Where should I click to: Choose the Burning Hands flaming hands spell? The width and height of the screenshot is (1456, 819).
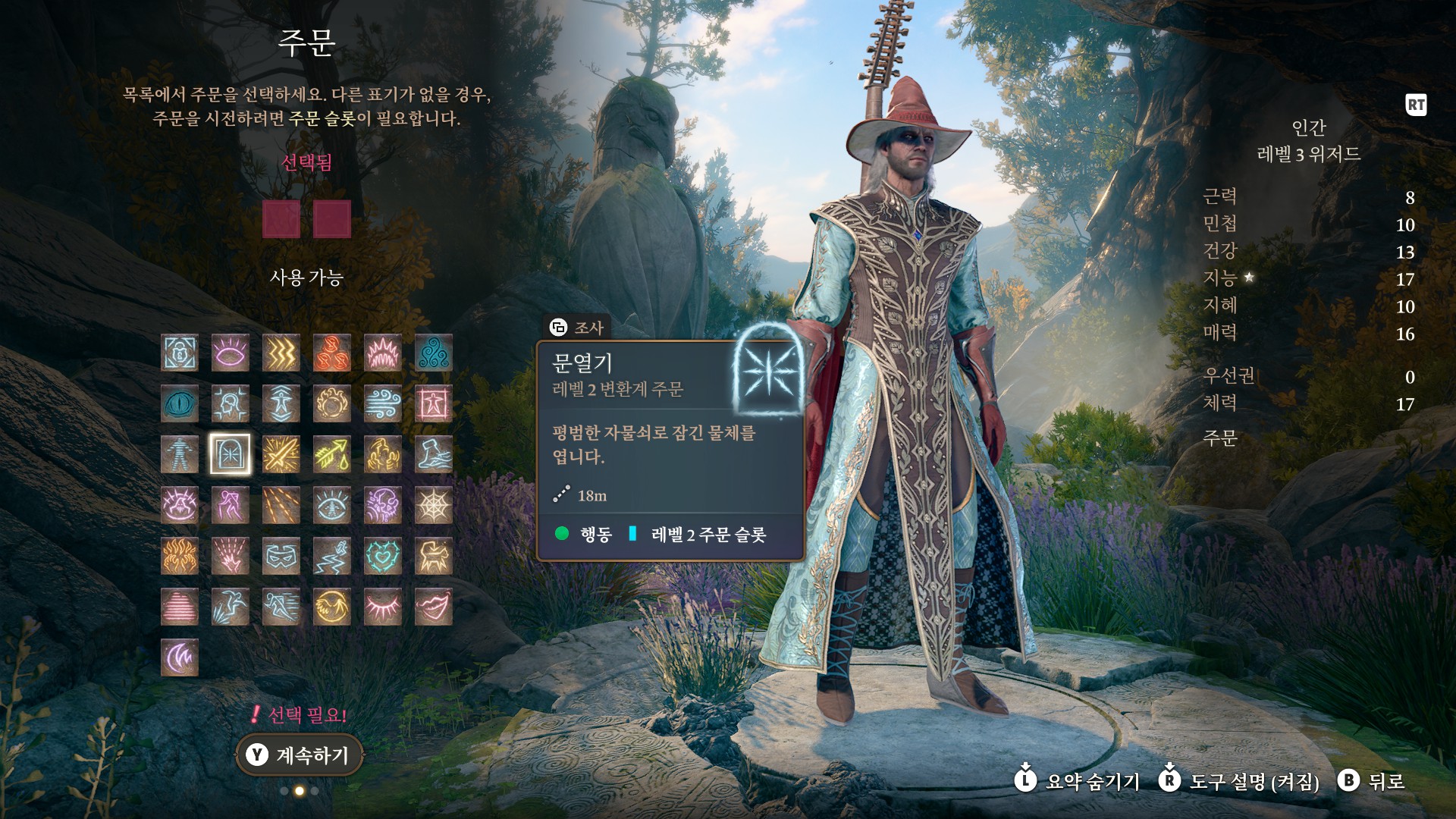(180, 556)
